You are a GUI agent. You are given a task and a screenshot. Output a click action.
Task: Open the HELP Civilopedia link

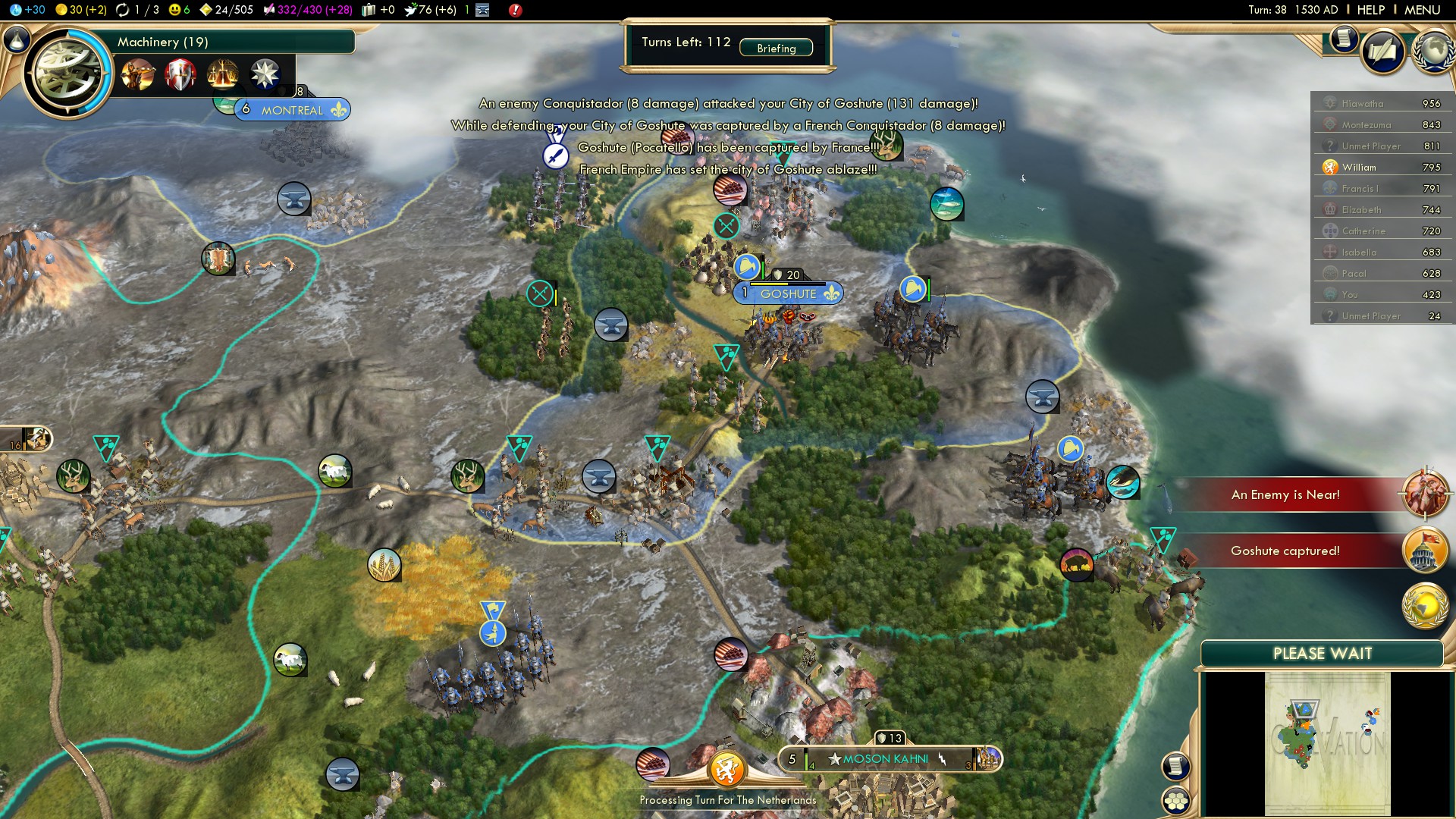point(1370,10)
